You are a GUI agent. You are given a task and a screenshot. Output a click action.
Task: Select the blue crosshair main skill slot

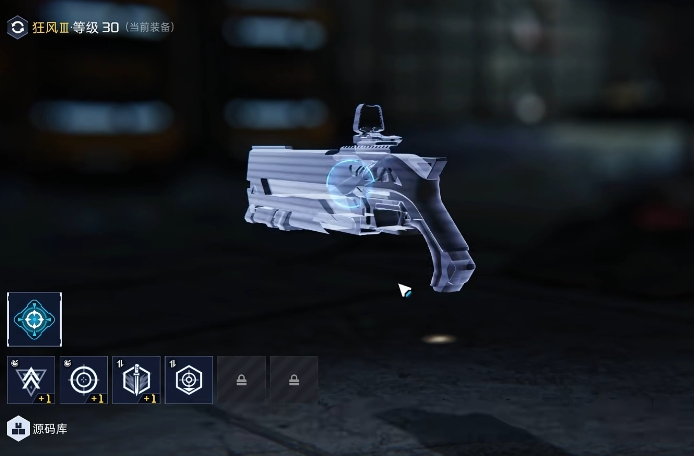point(35,320)
